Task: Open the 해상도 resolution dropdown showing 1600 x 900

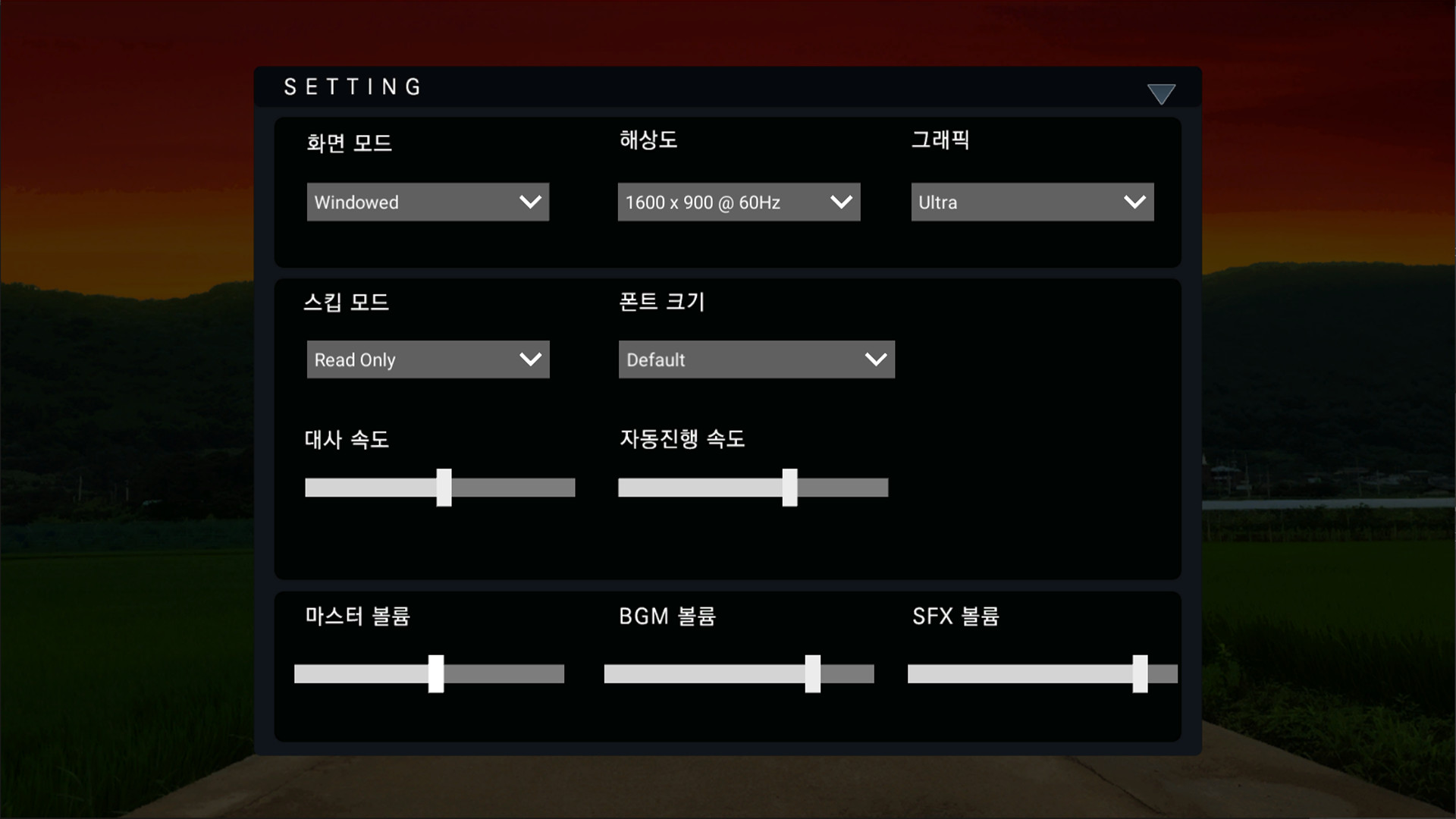Action: point(739,202)
